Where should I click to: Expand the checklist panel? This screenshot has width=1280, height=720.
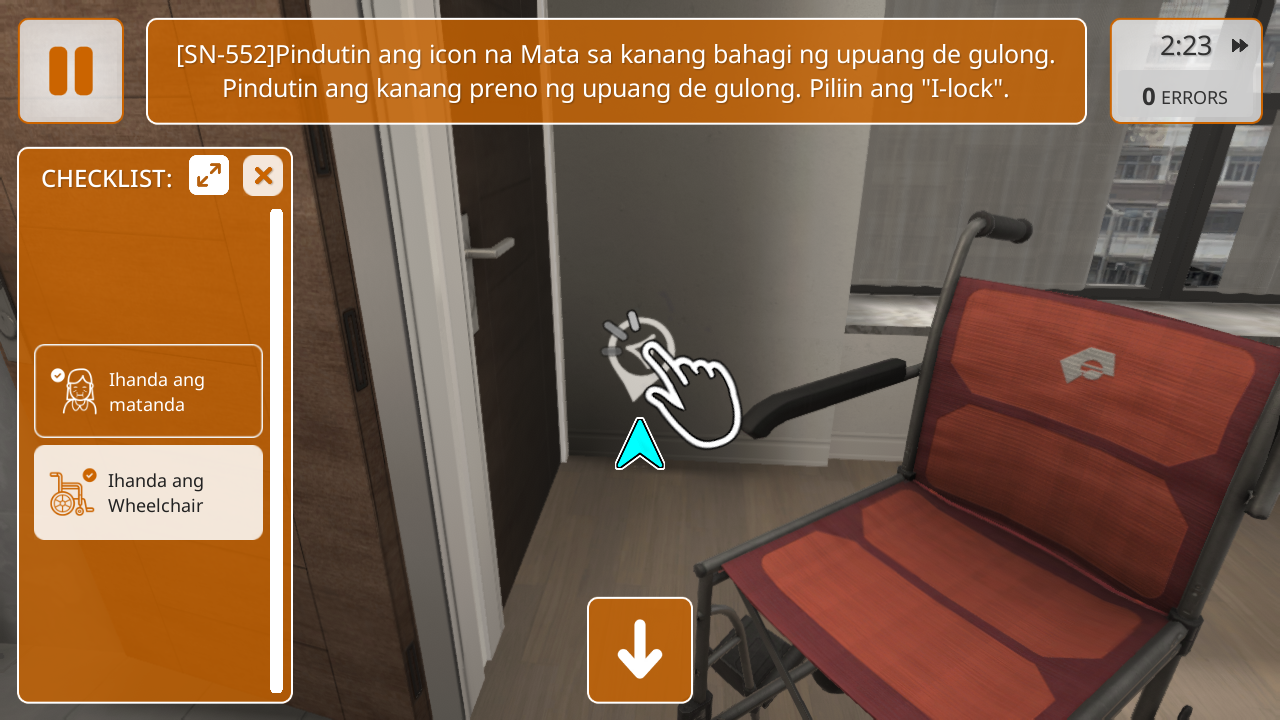tap(209, 176)
